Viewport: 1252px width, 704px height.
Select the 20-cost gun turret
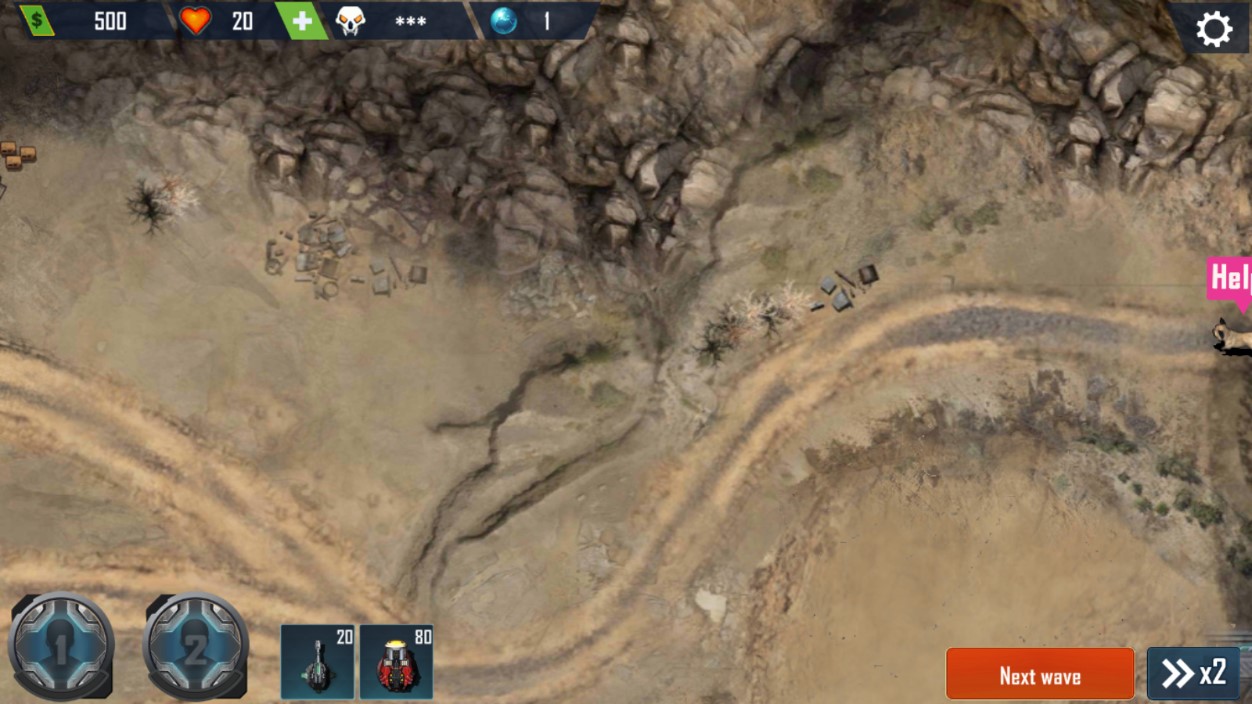pyautogui.click(x=318, y=662)
